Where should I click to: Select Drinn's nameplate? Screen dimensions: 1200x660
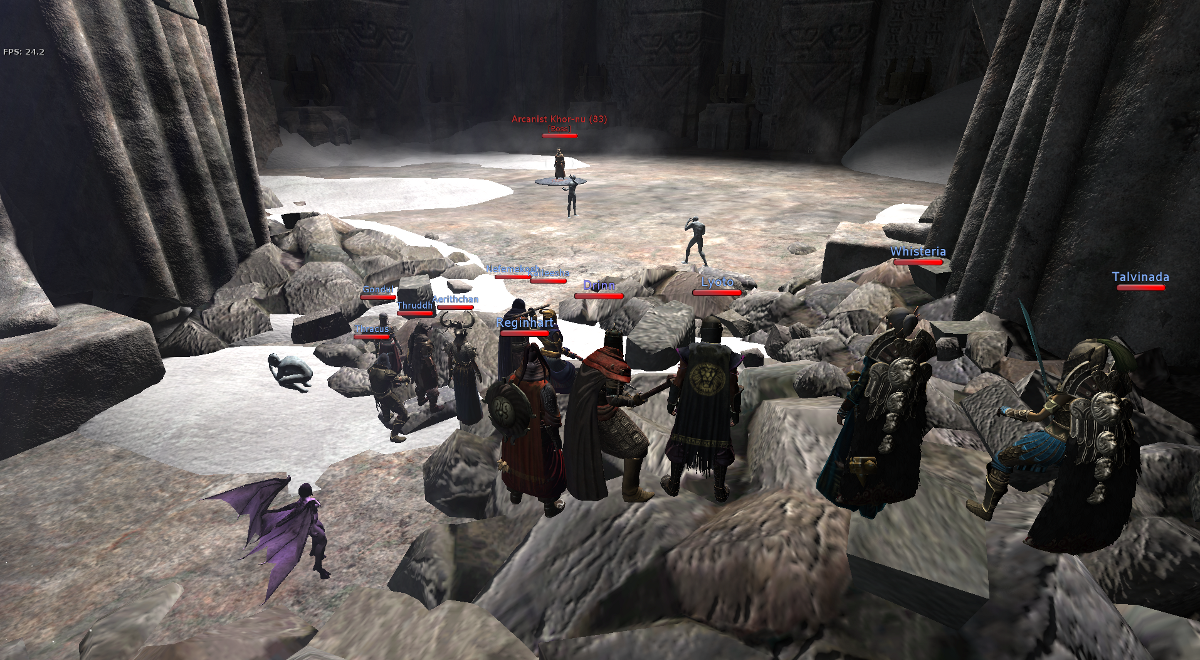[599, 286]
